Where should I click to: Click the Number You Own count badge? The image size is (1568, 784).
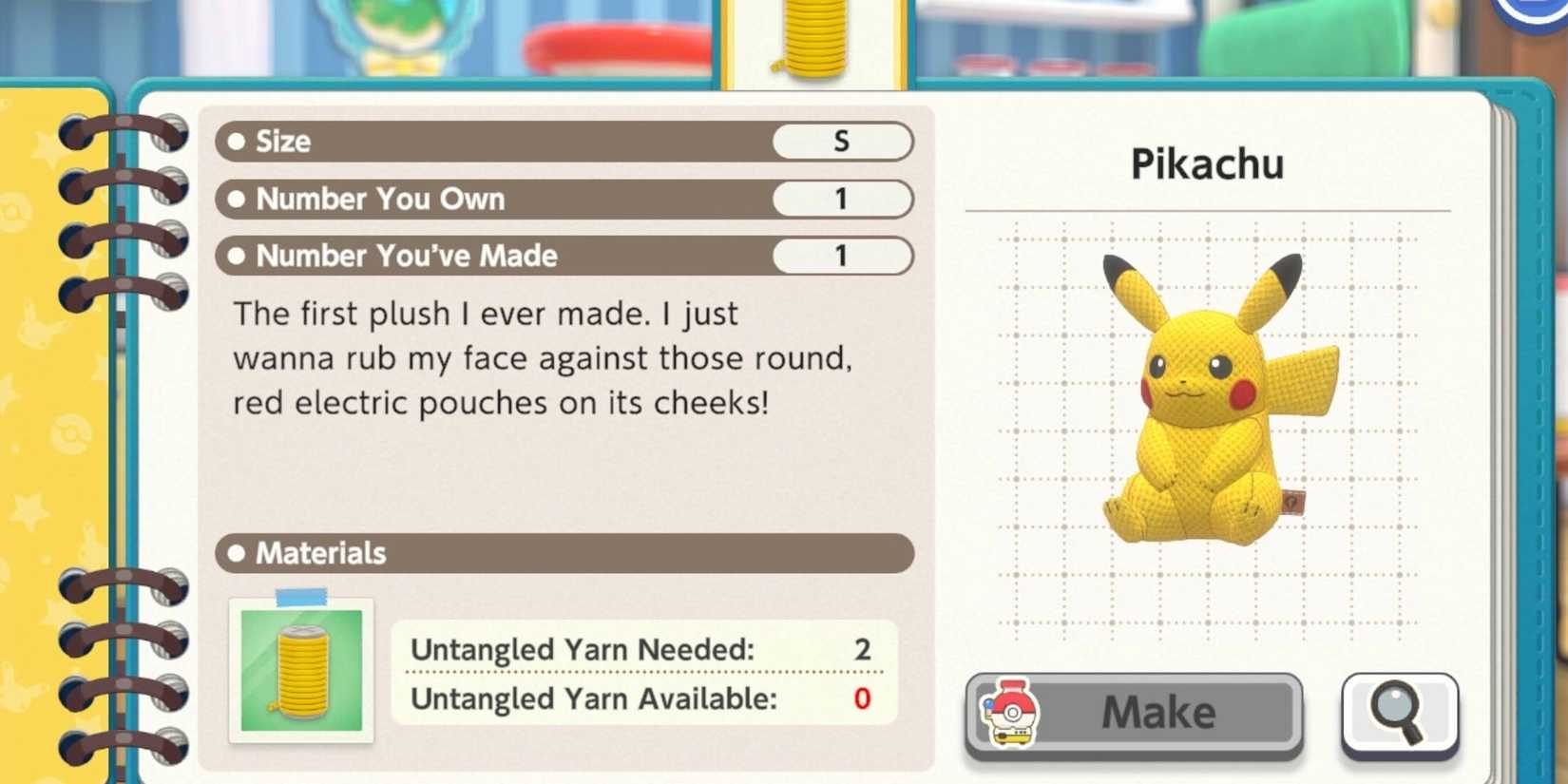[842, 199]
